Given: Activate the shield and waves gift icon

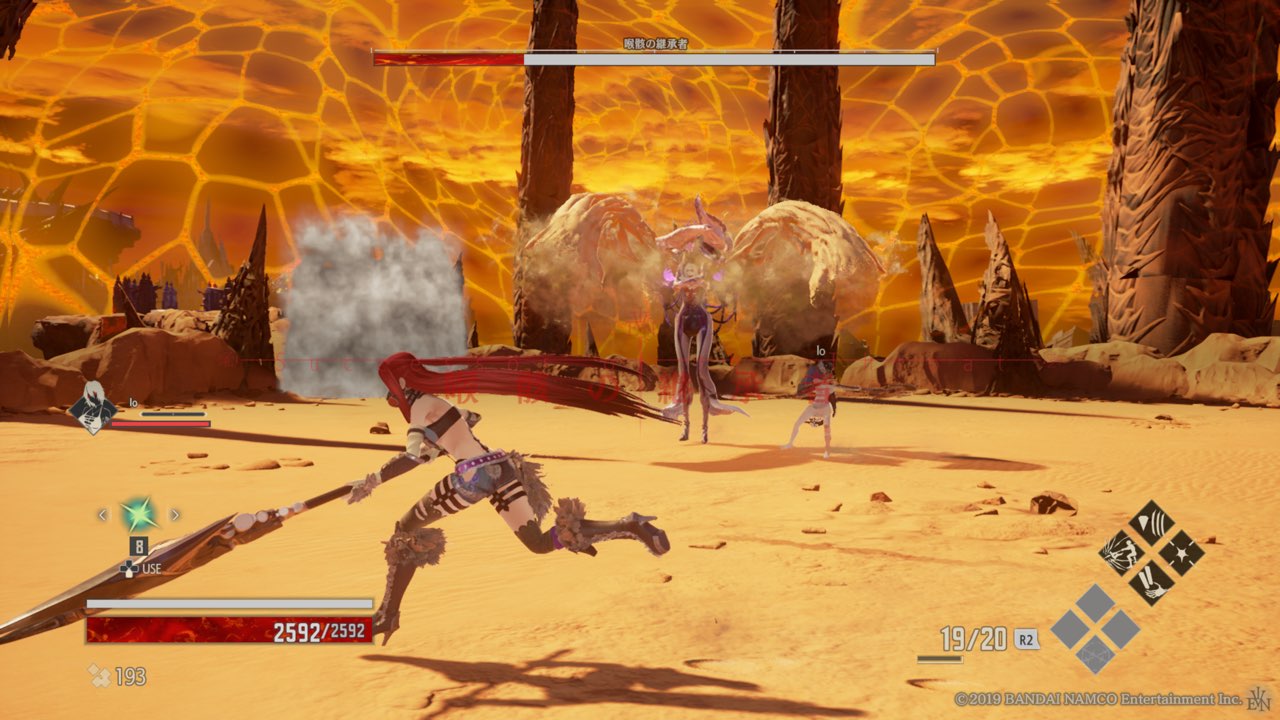Looking at the screenshot, I should (1151, 523).
